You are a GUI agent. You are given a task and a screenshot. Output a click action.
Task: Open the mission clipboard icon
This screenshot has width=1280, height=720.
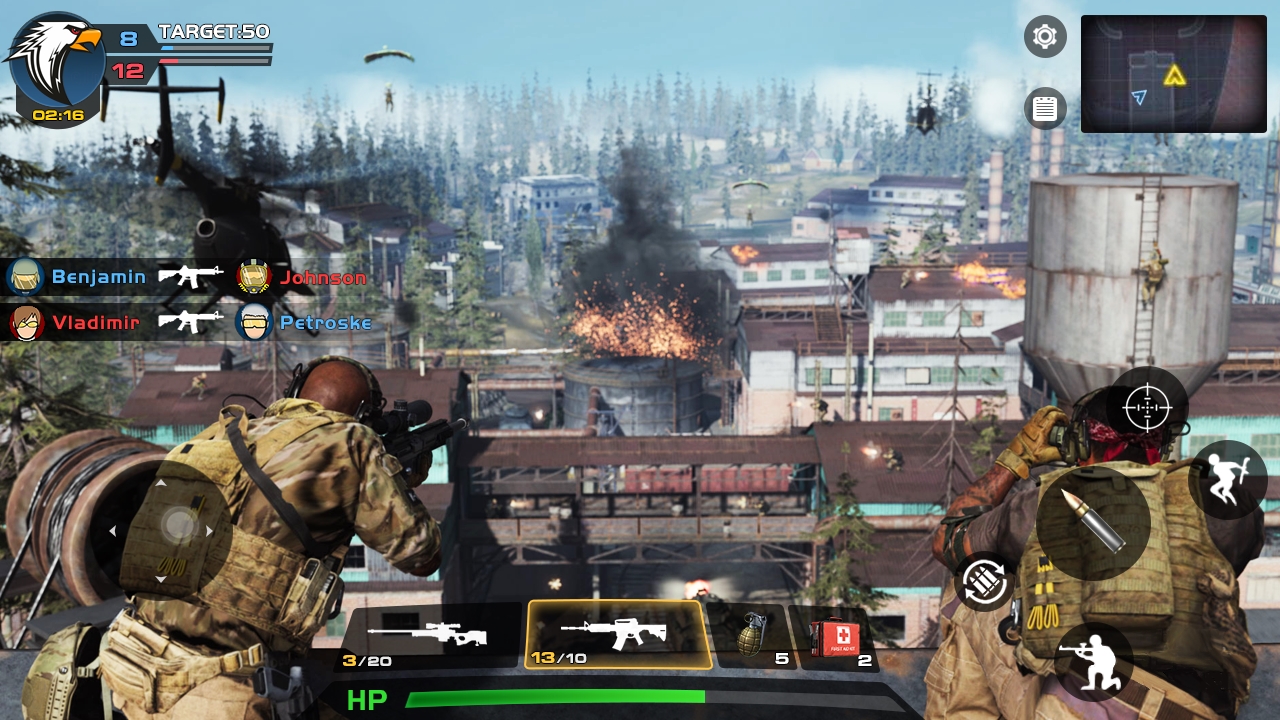(x=1044, y=108)
